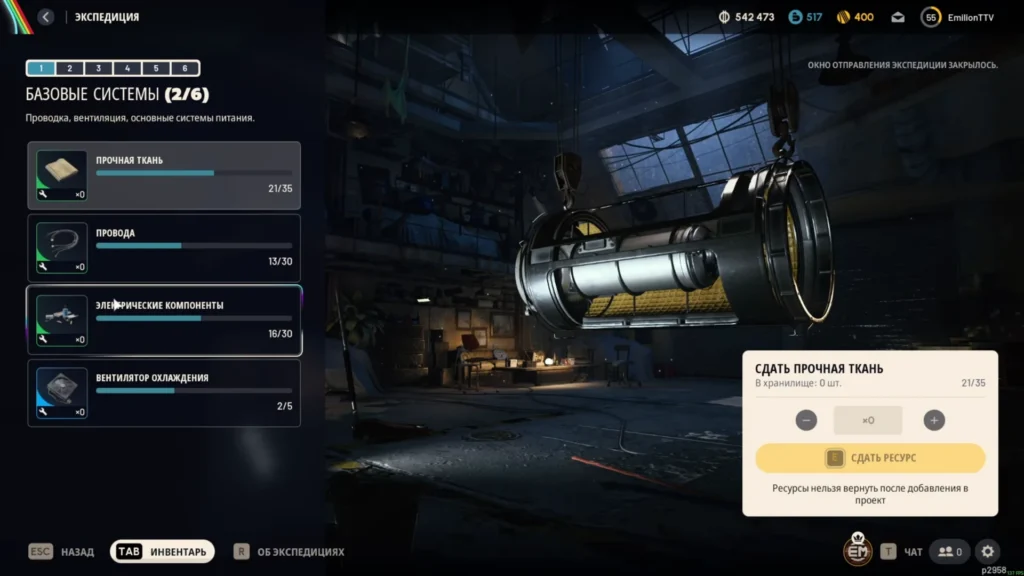Viewport: 1024px width, 576px height.
Task: Switch to stage 4 tab
Action: pyautogui.click(x=127, y=69)
